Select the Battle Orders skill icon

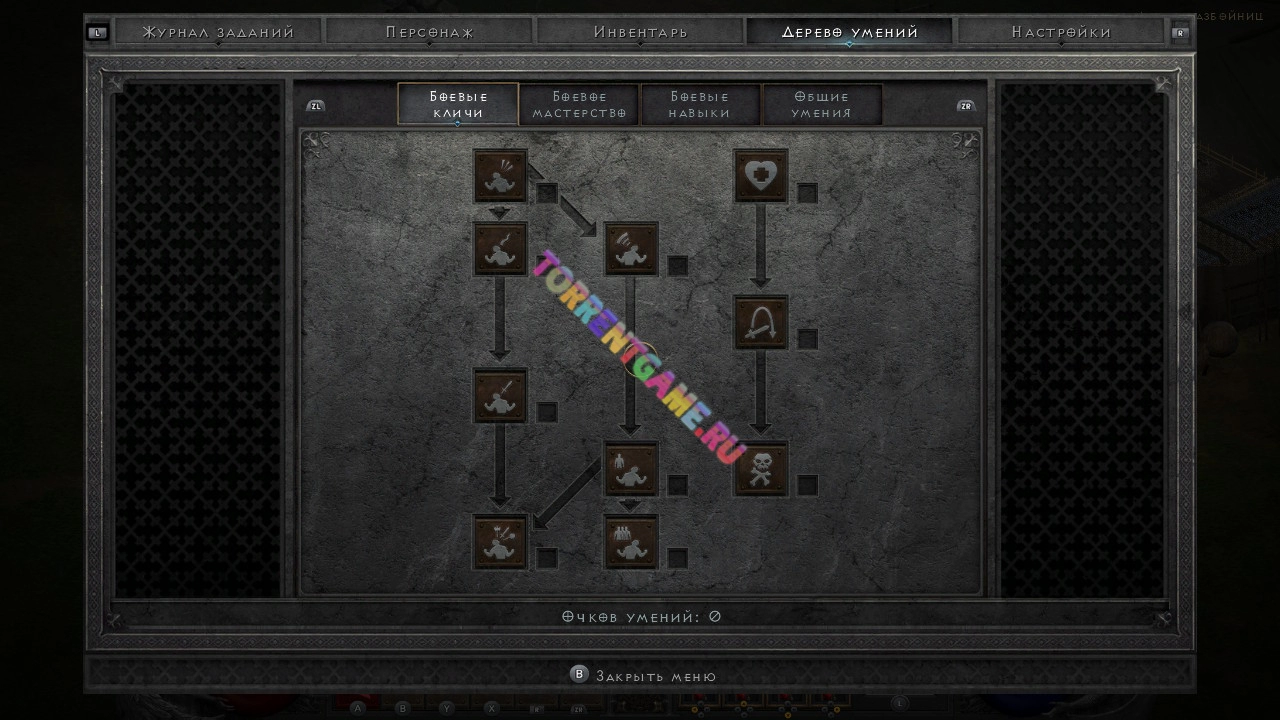point(631,468)
